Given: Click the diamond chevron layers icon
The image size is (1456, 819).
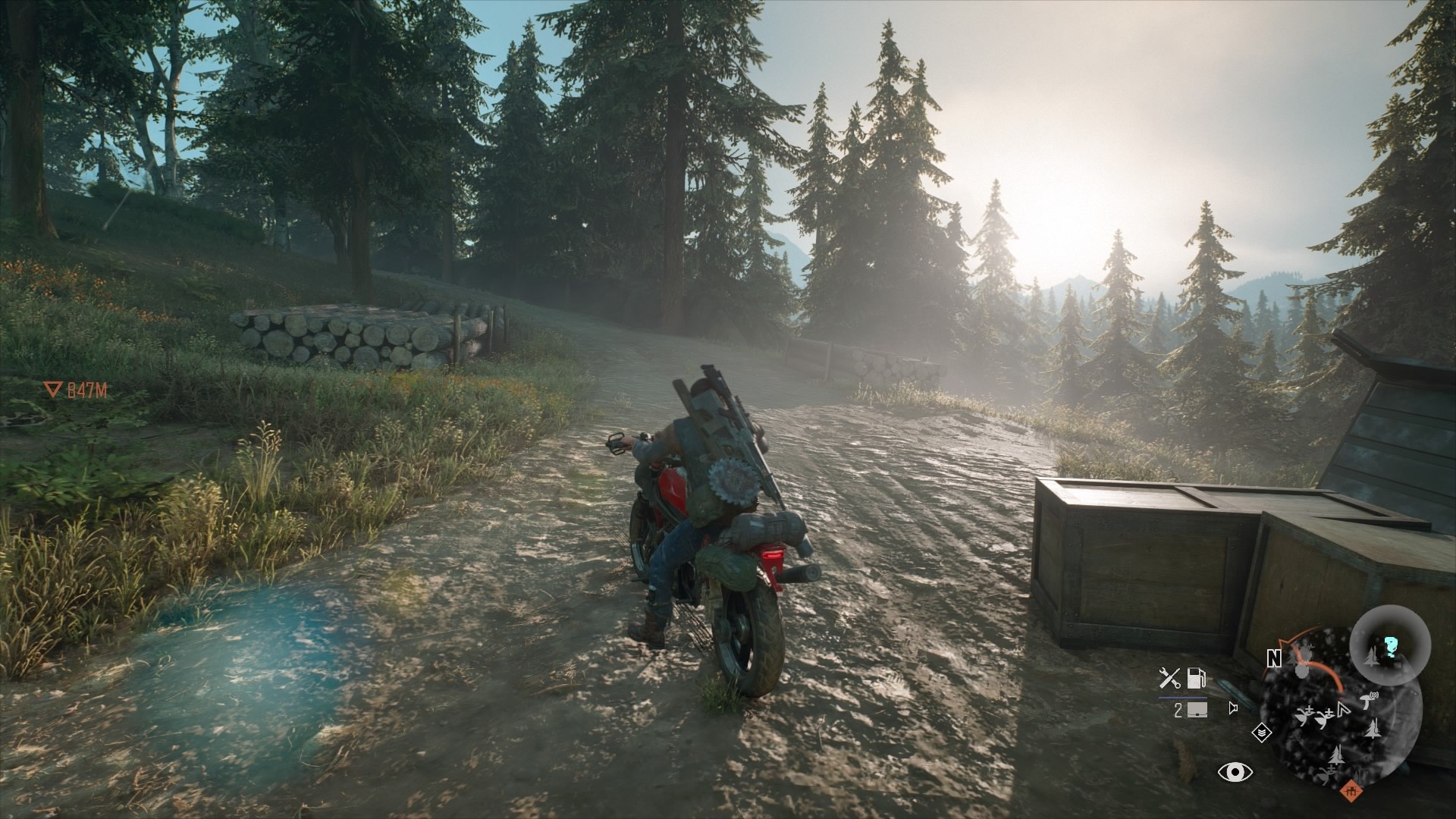Looking at the screenshot, I should tap(1260, 734).
